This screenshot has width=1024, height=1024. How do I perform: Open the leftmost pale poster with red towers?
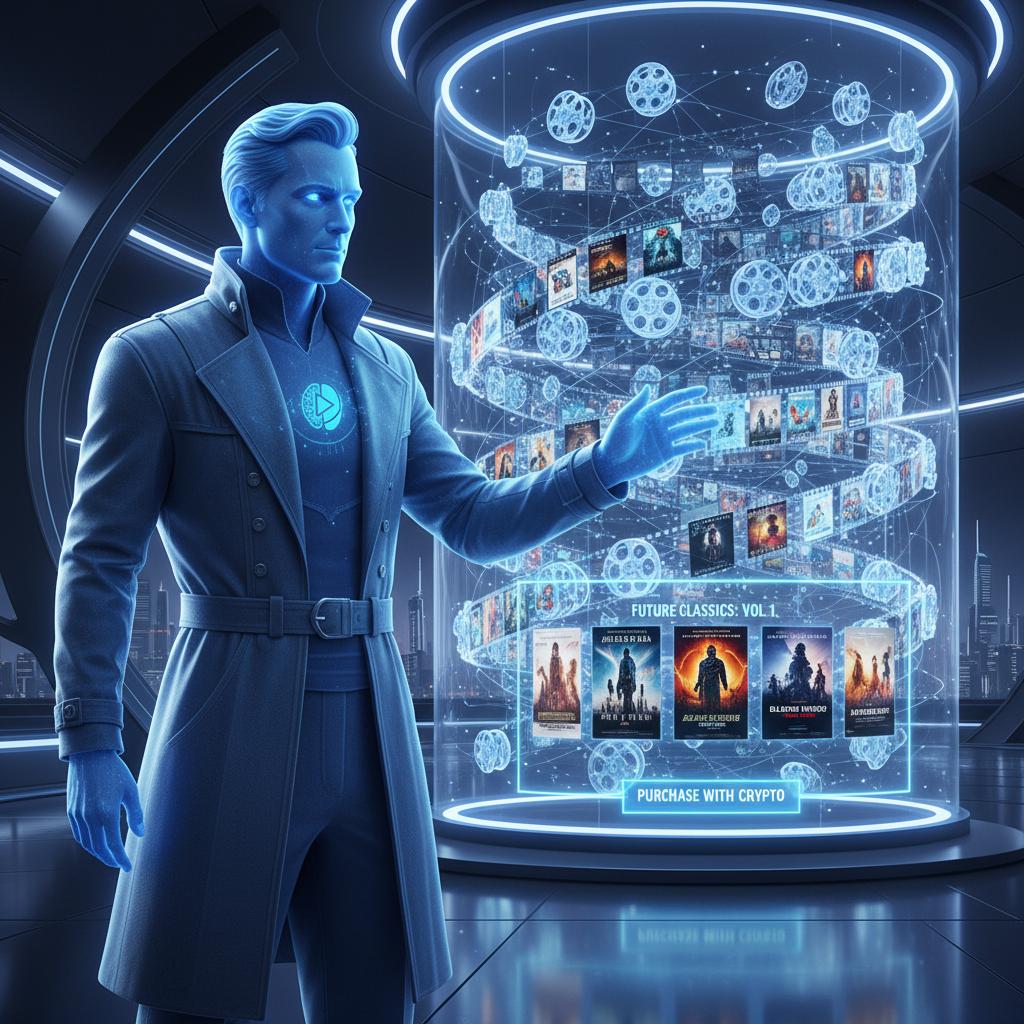tap(556, 682)
